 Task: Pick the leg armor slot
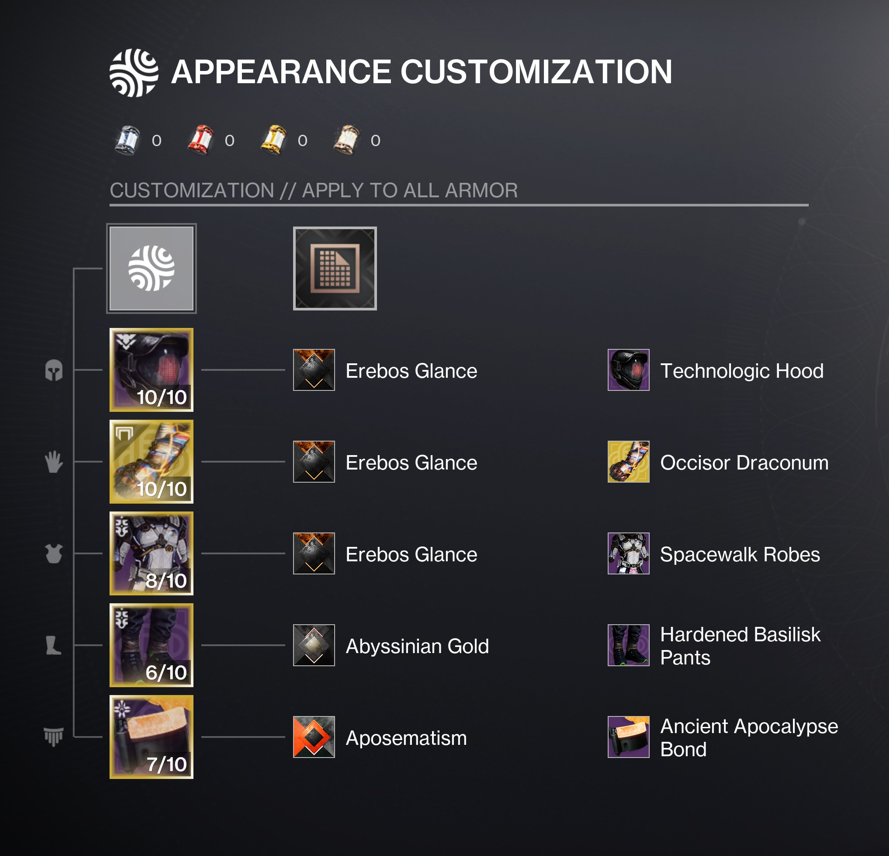pos(151,646)
